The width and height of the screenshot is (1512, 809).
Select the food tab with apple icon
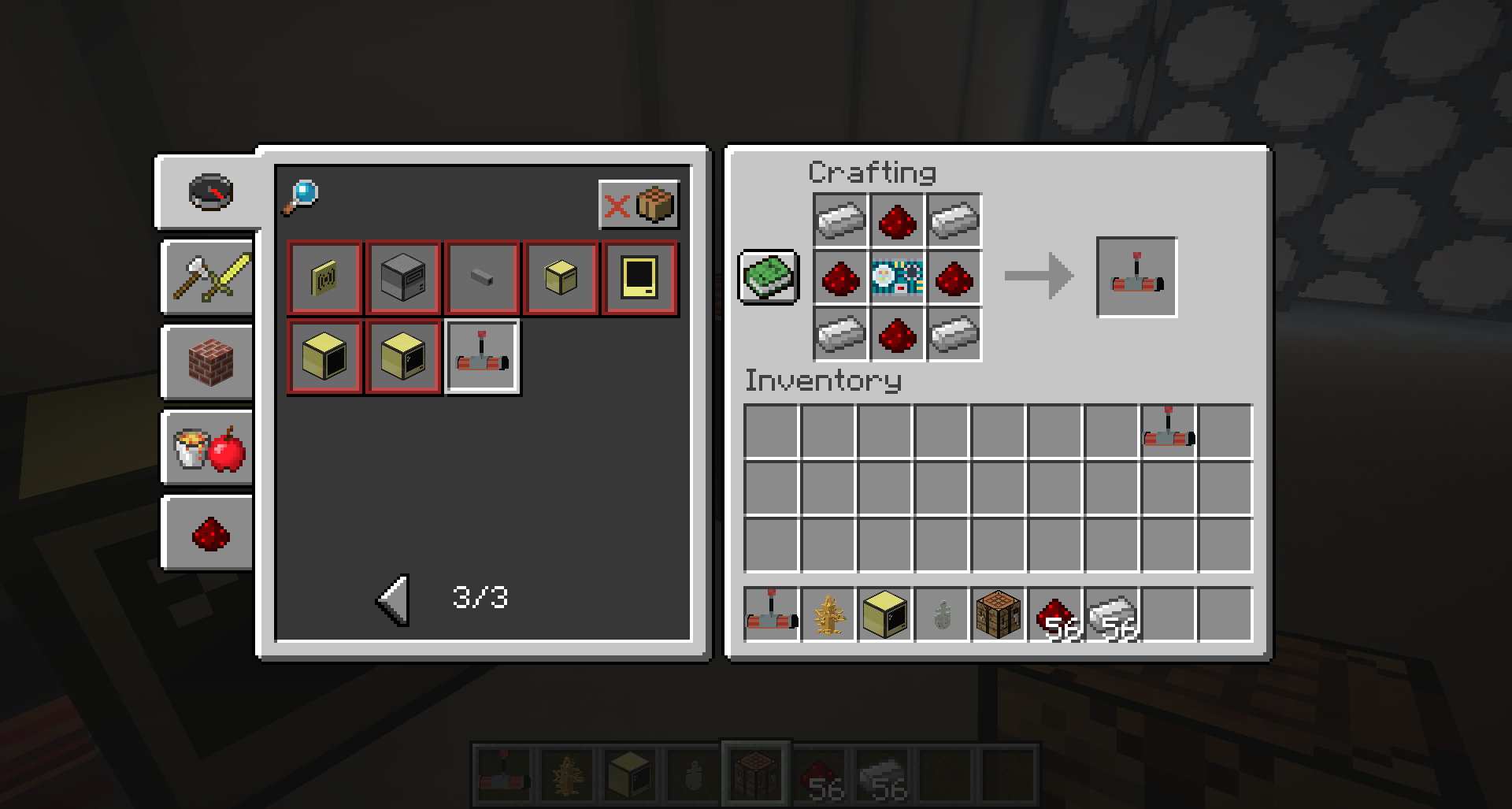pyautogui.click(x=206, y=449)
